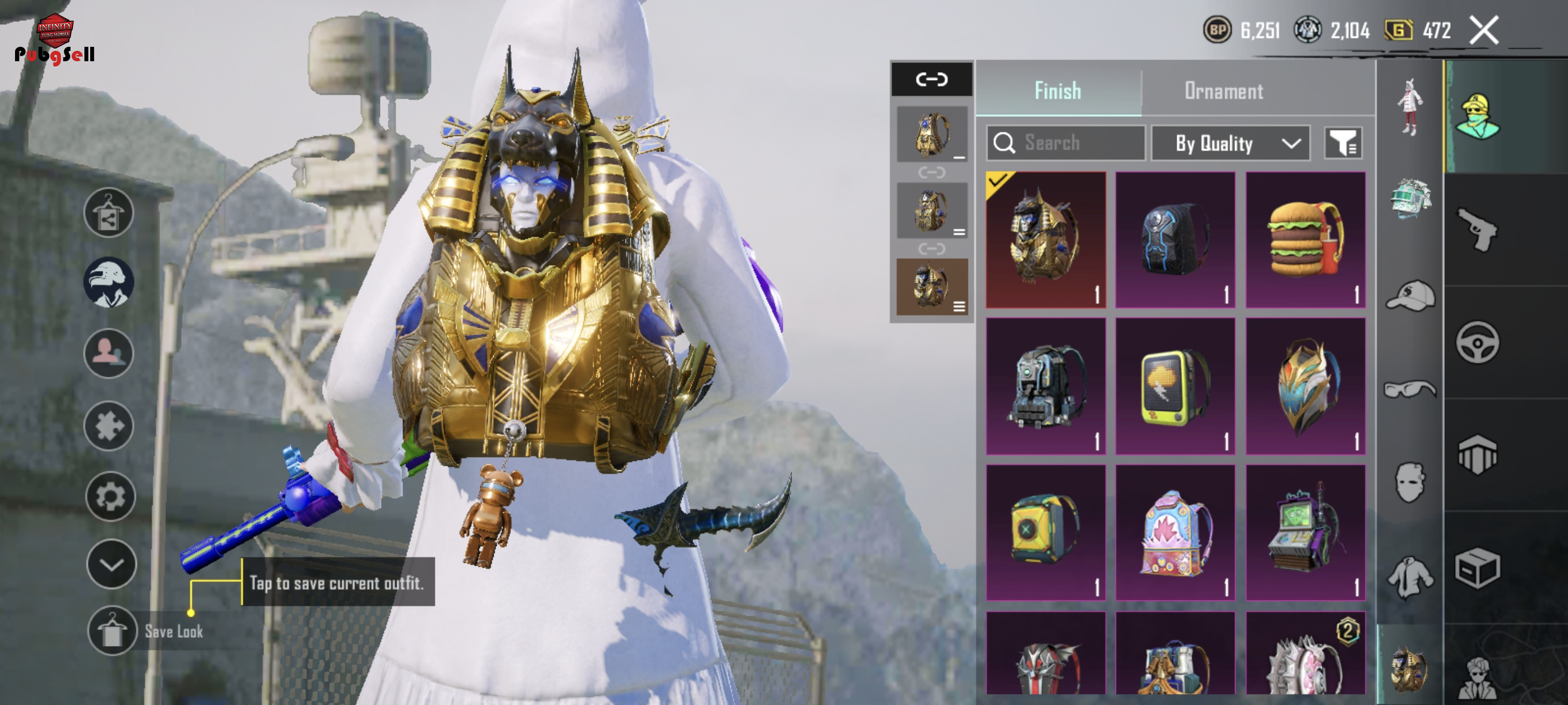Toggle the link chain icon button
Viewport: 1568px width, 705px height.
[x=931, y=79]
